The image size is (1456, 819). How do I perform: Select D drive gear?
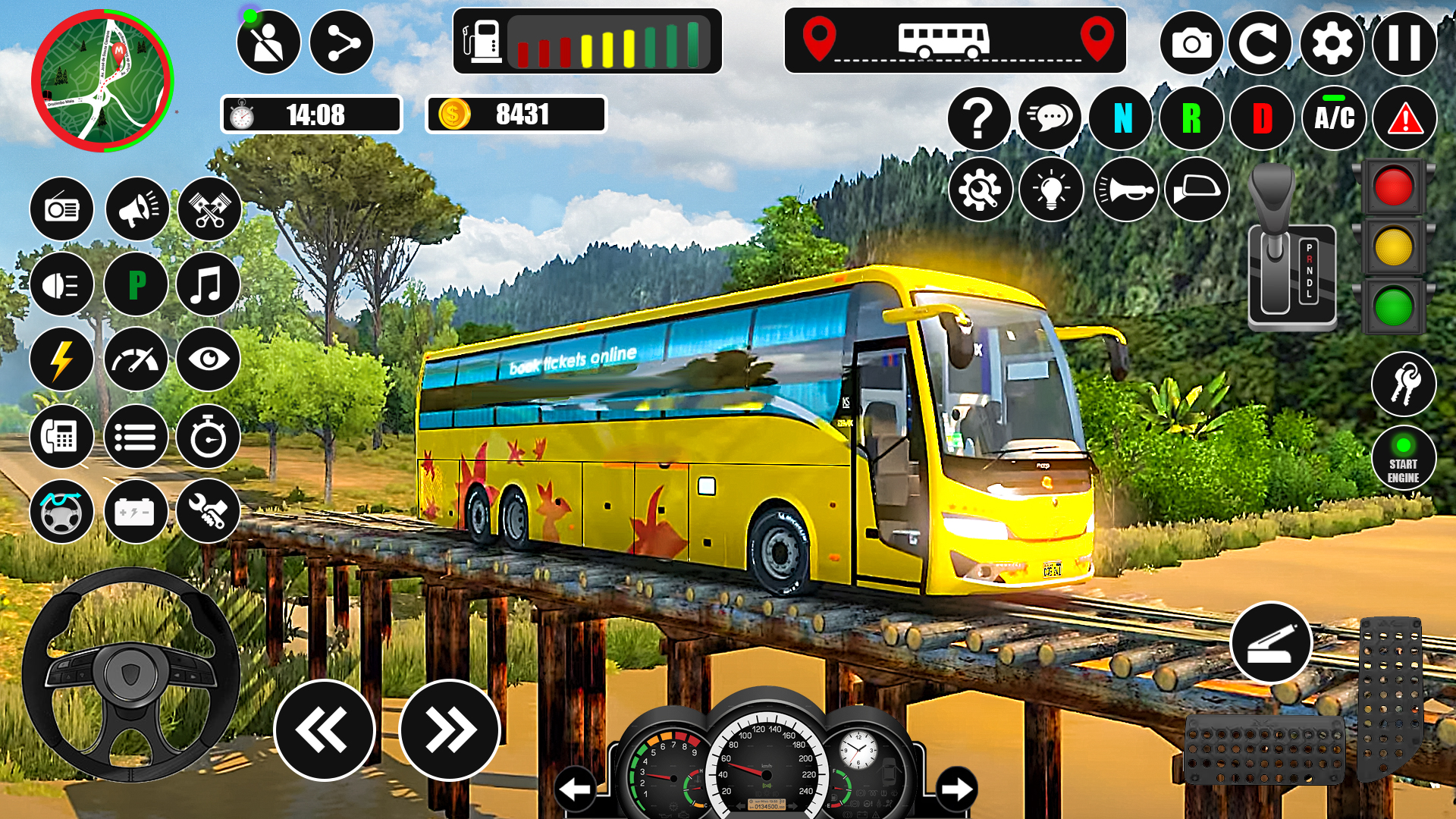(x=1261, y=118)
